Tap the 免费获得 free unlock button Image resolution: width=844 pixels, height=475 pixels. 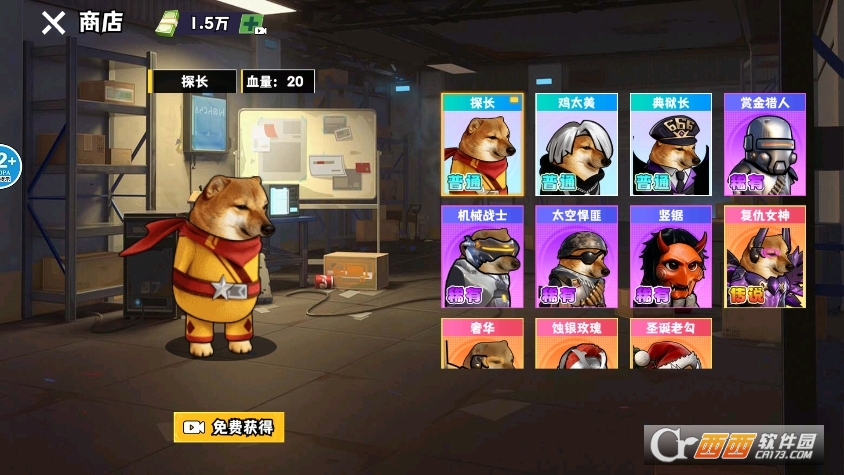[228, 427]
